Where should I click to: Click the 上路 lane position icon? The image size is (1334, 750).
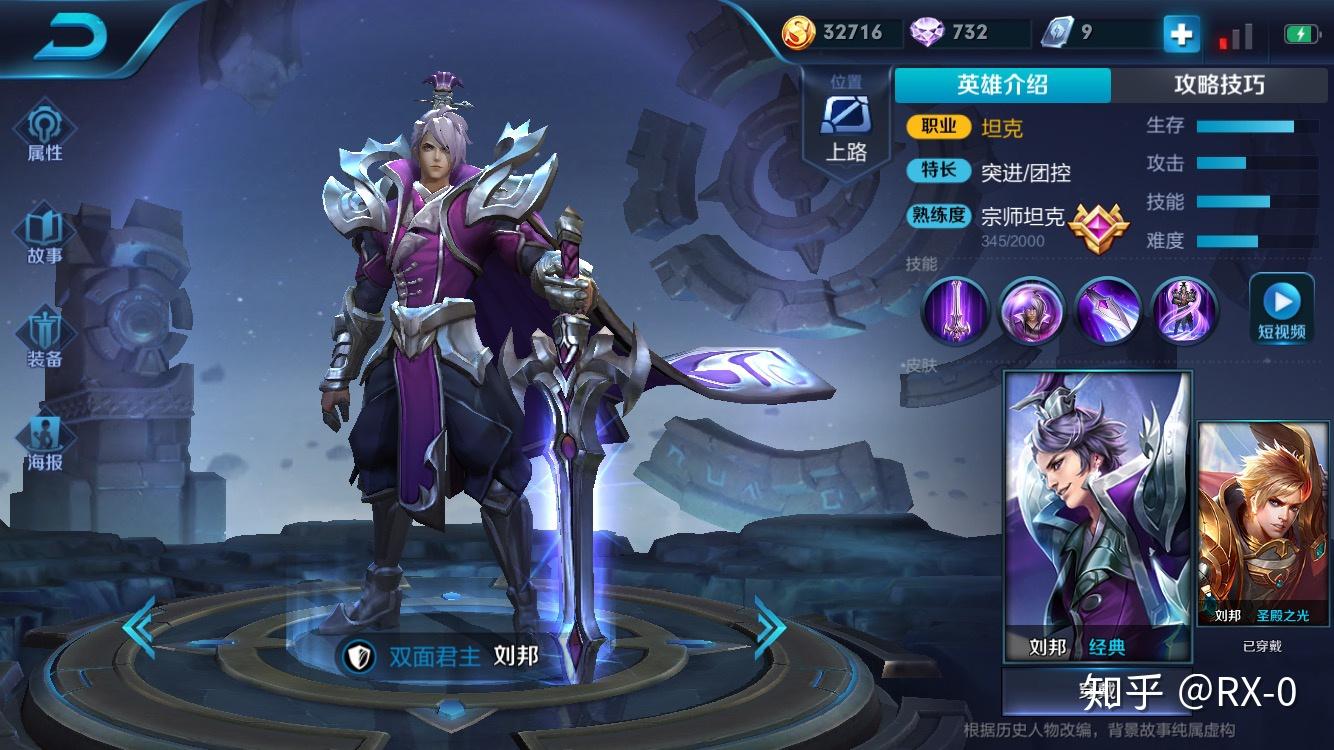tap(846, 125)
